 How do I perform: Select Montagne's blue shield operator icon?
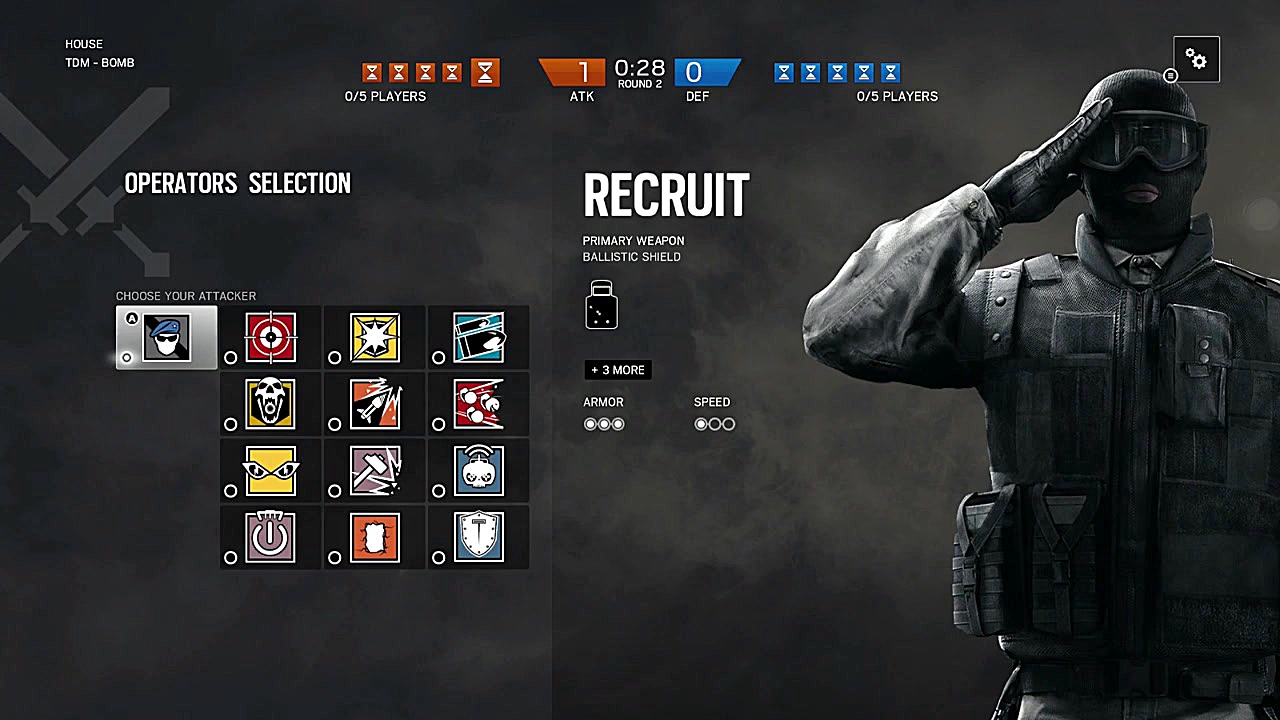478,537
